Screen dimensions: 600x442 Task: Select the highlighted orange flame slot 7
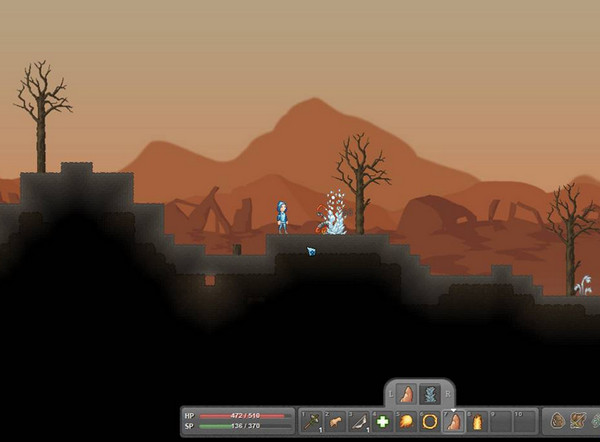pos(452,422)
